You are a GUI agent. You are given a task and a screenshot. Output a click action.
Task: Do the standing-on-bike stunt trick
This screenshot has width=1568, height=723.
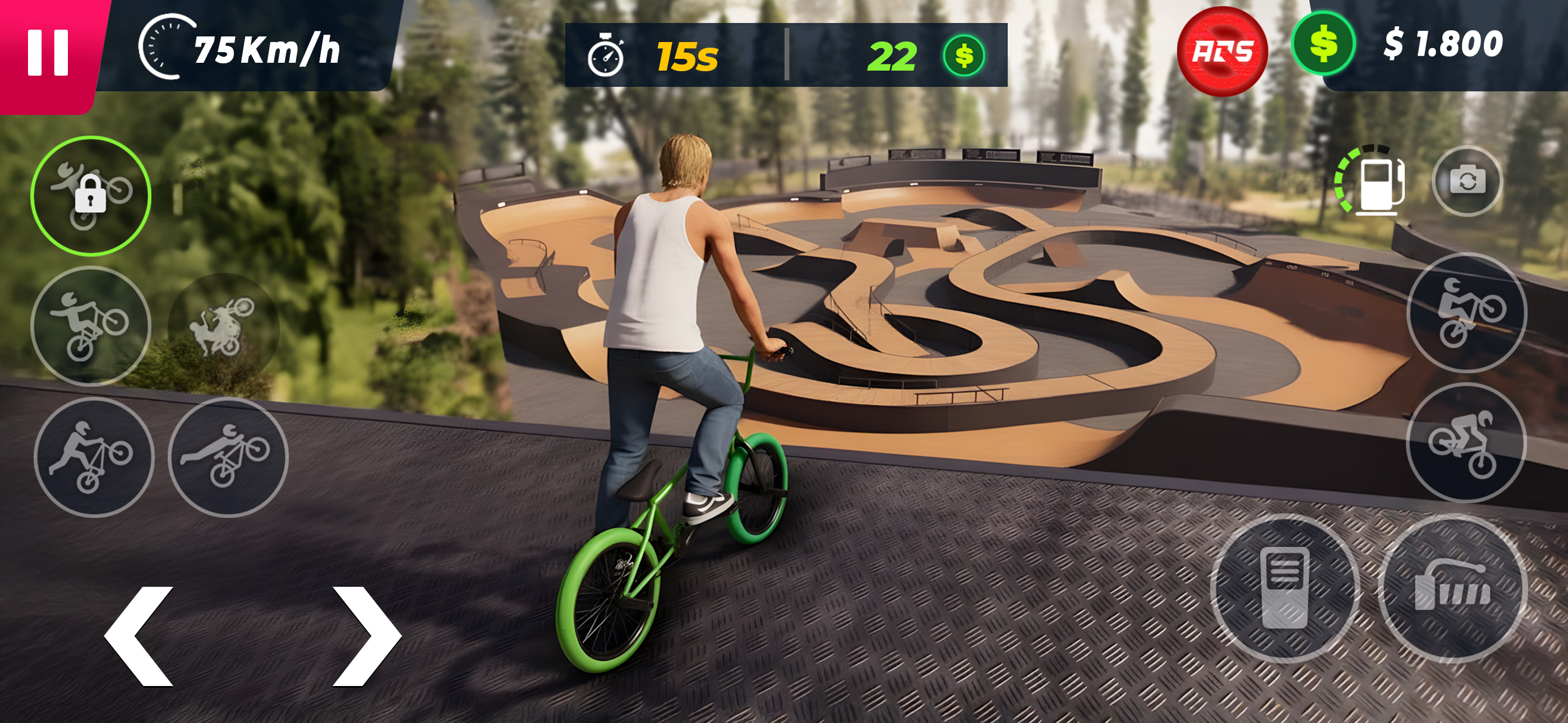tap(91, 326)
